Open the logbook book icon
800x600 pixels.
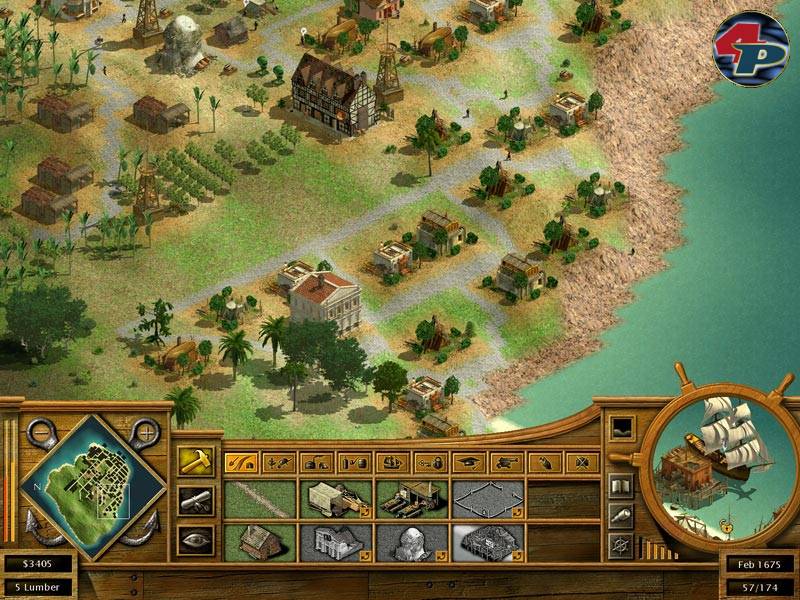click(x=621, y=485)
